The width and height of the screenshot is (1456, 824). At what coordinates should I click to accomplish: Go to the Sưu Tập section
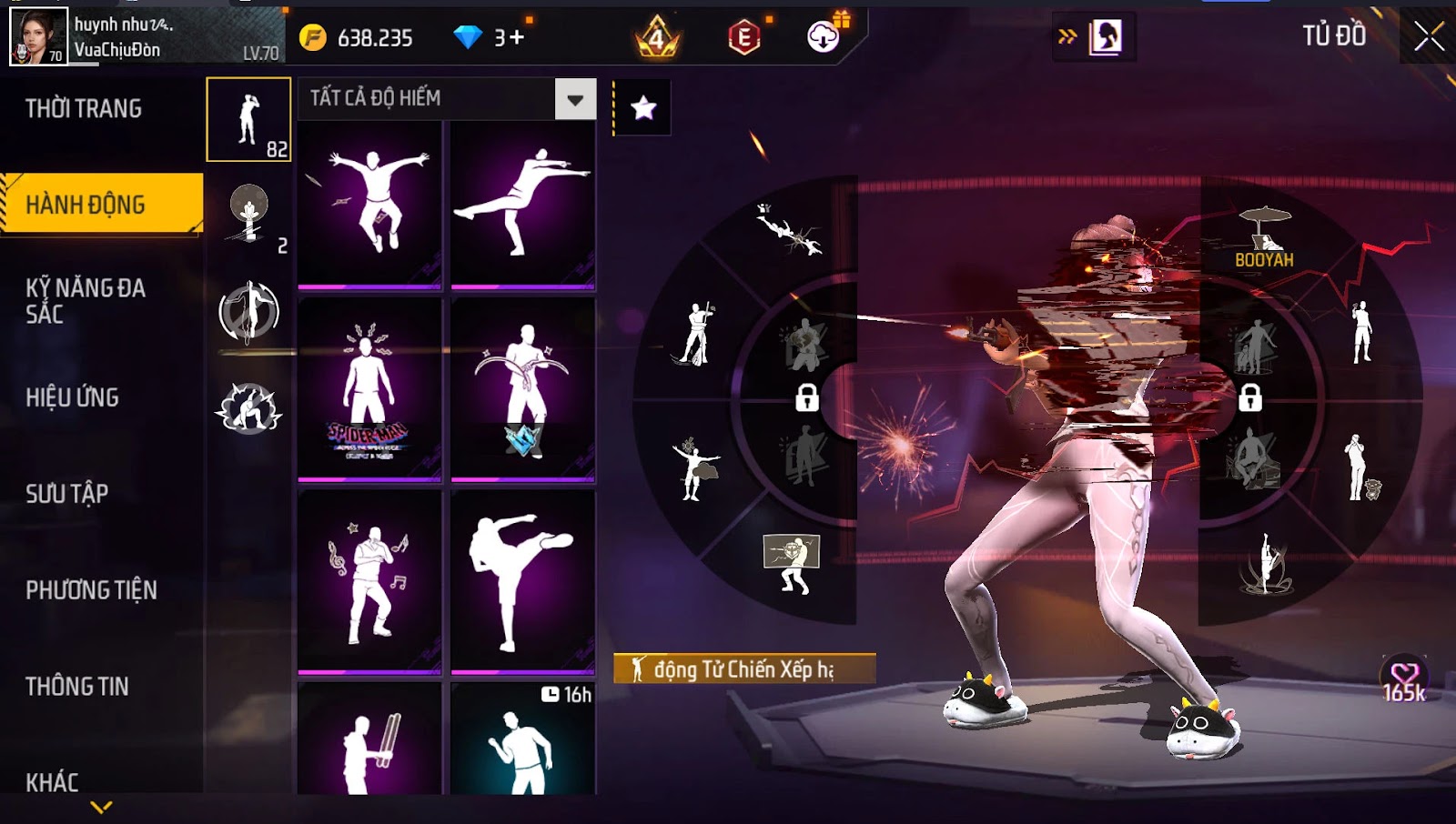pos(67,494)
